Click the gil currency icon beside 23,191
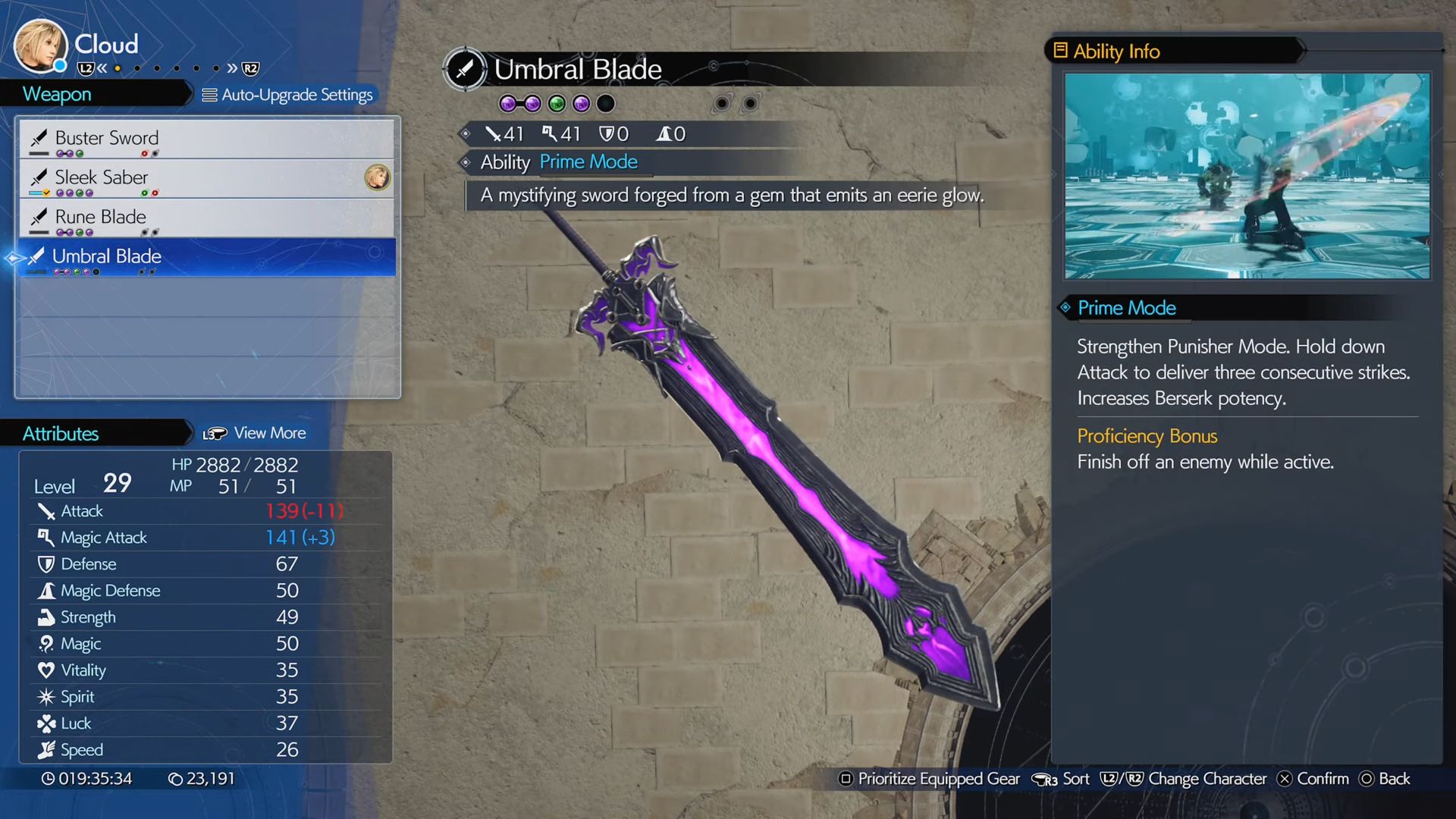The height and width of the screenshot is (819, 1456). [174, 779]
